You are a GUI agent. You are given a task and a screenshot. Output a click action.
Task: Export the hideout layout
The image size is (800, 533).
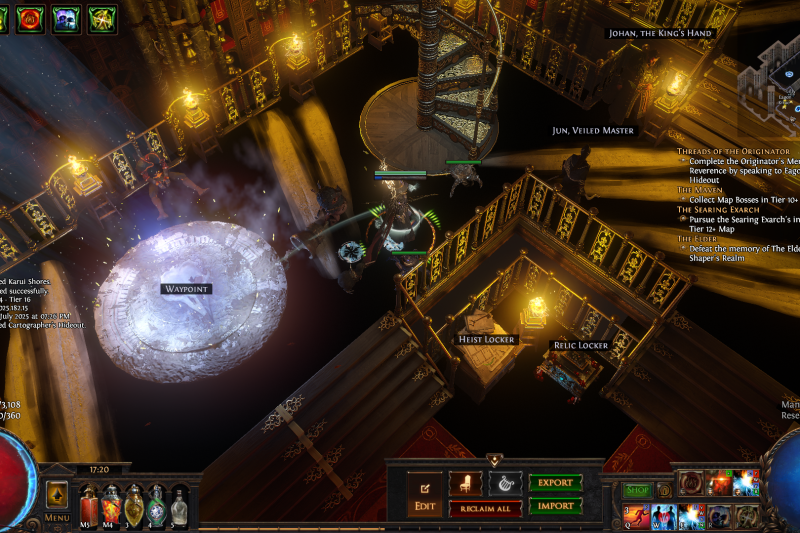pyautogui.click(x=555, y=483)
